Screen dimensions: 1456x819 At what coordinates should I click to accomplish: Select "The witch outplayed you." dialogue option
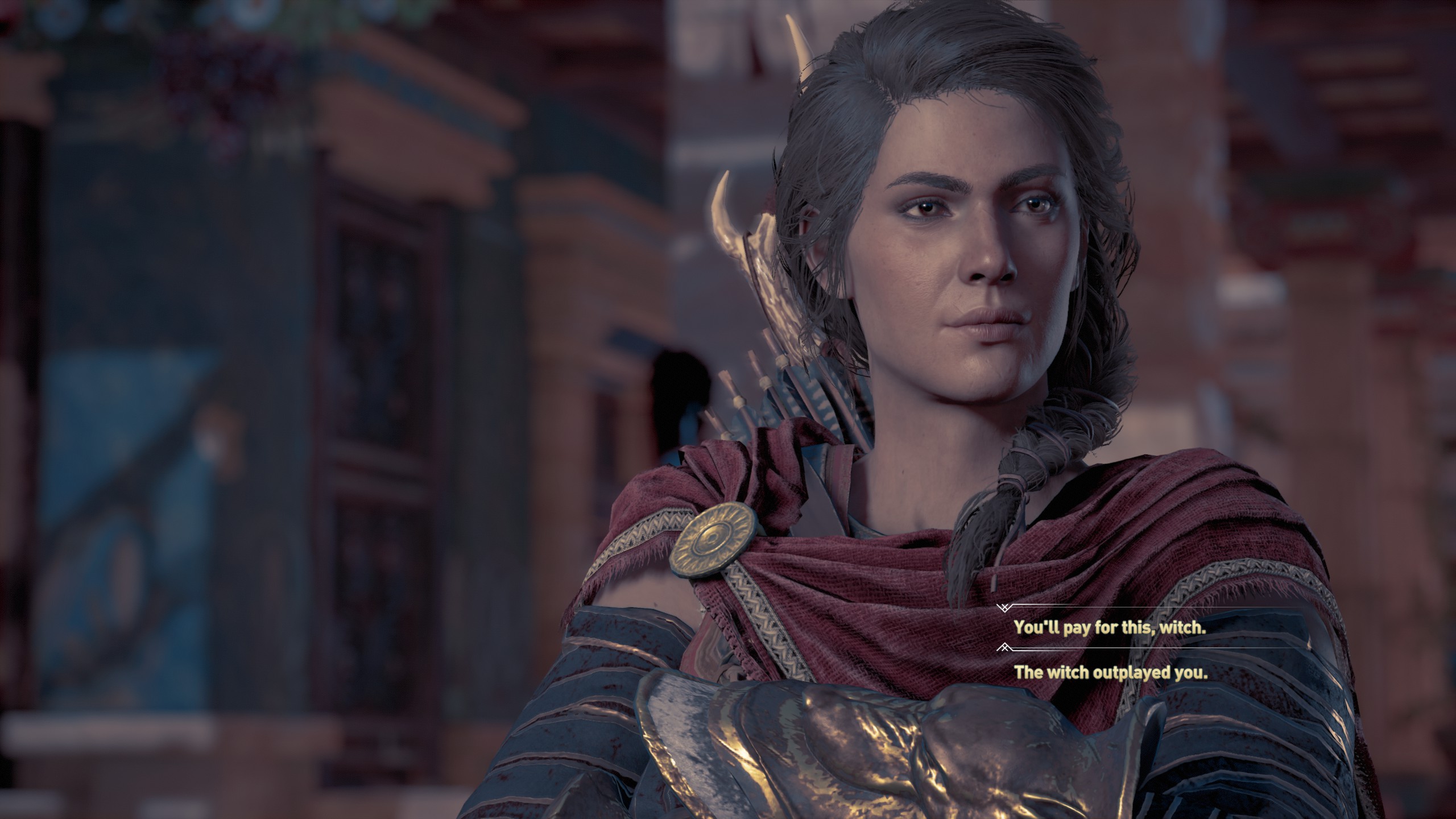point(1111,673)
